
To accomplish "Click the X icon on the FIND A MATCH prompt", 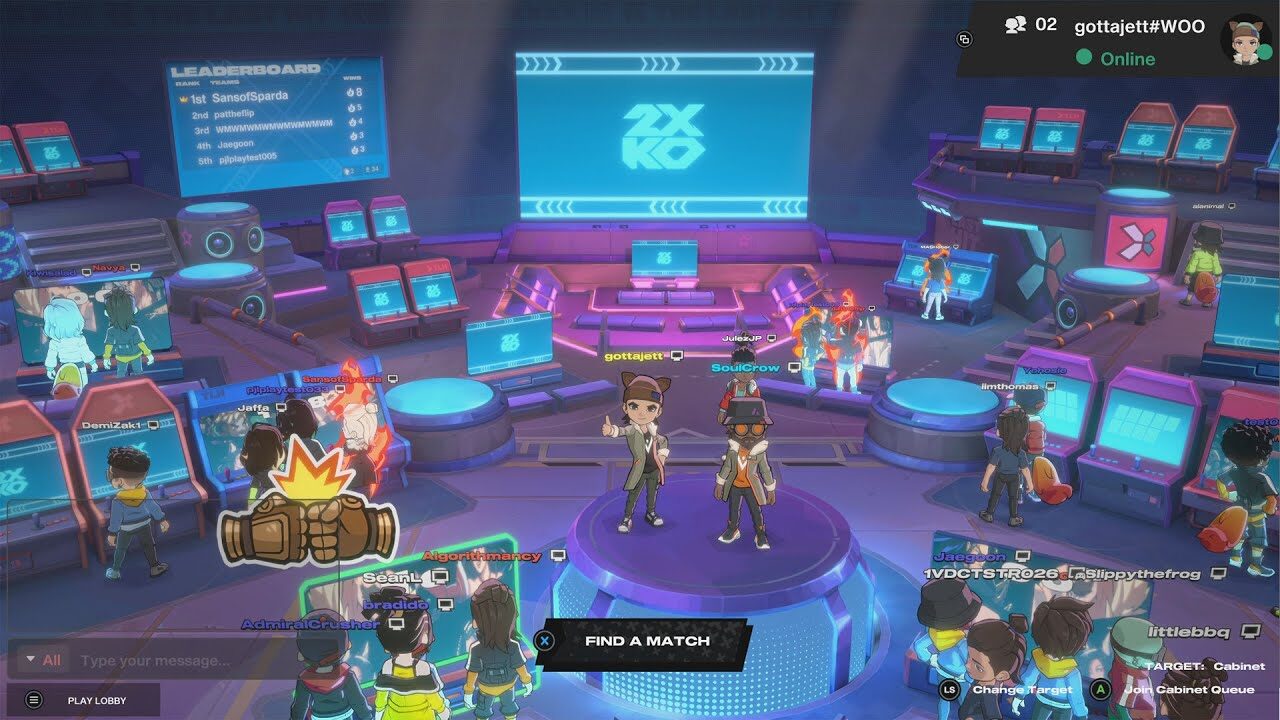I will (x=545, y=642).
